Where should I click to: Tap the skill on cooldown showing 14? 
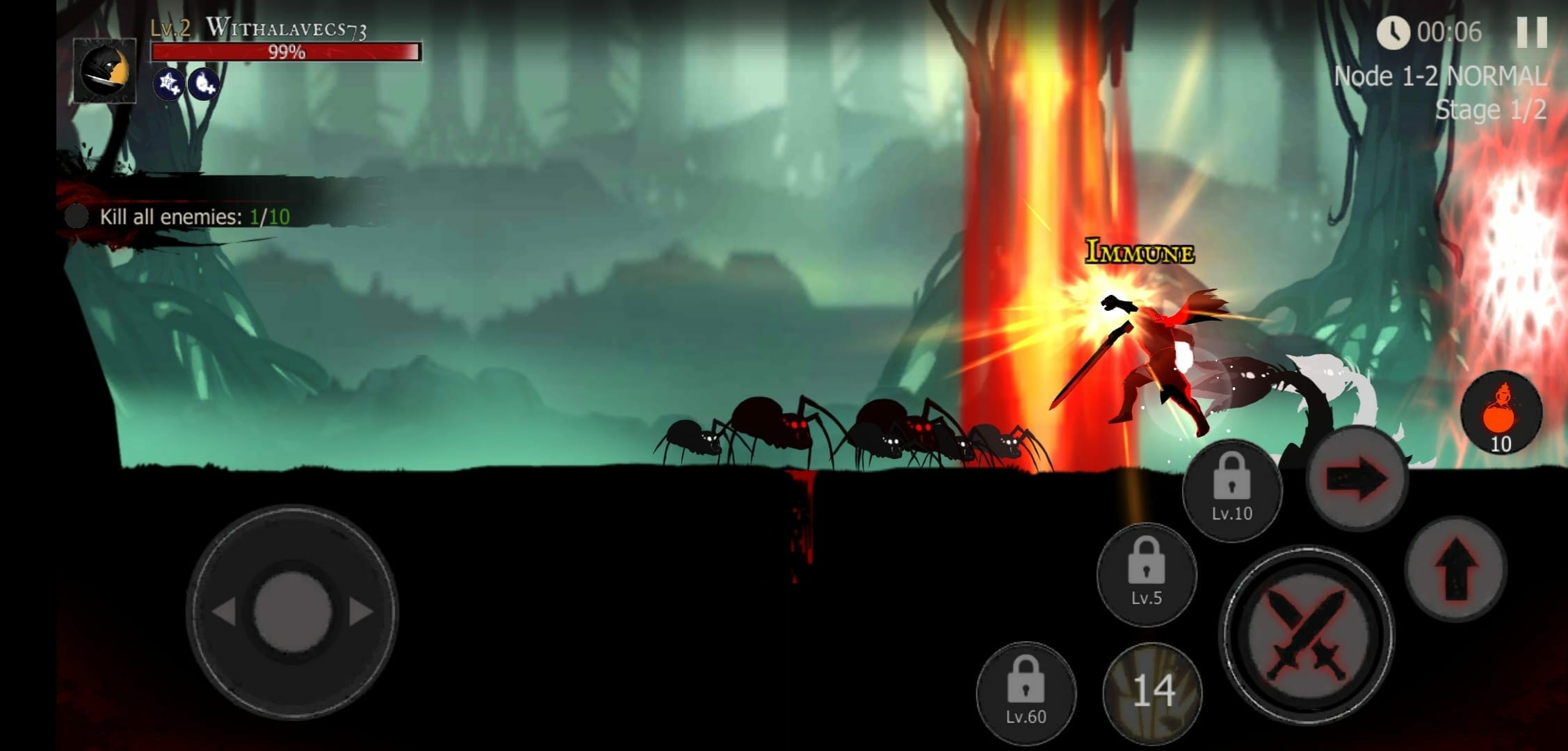point(1153,692)
